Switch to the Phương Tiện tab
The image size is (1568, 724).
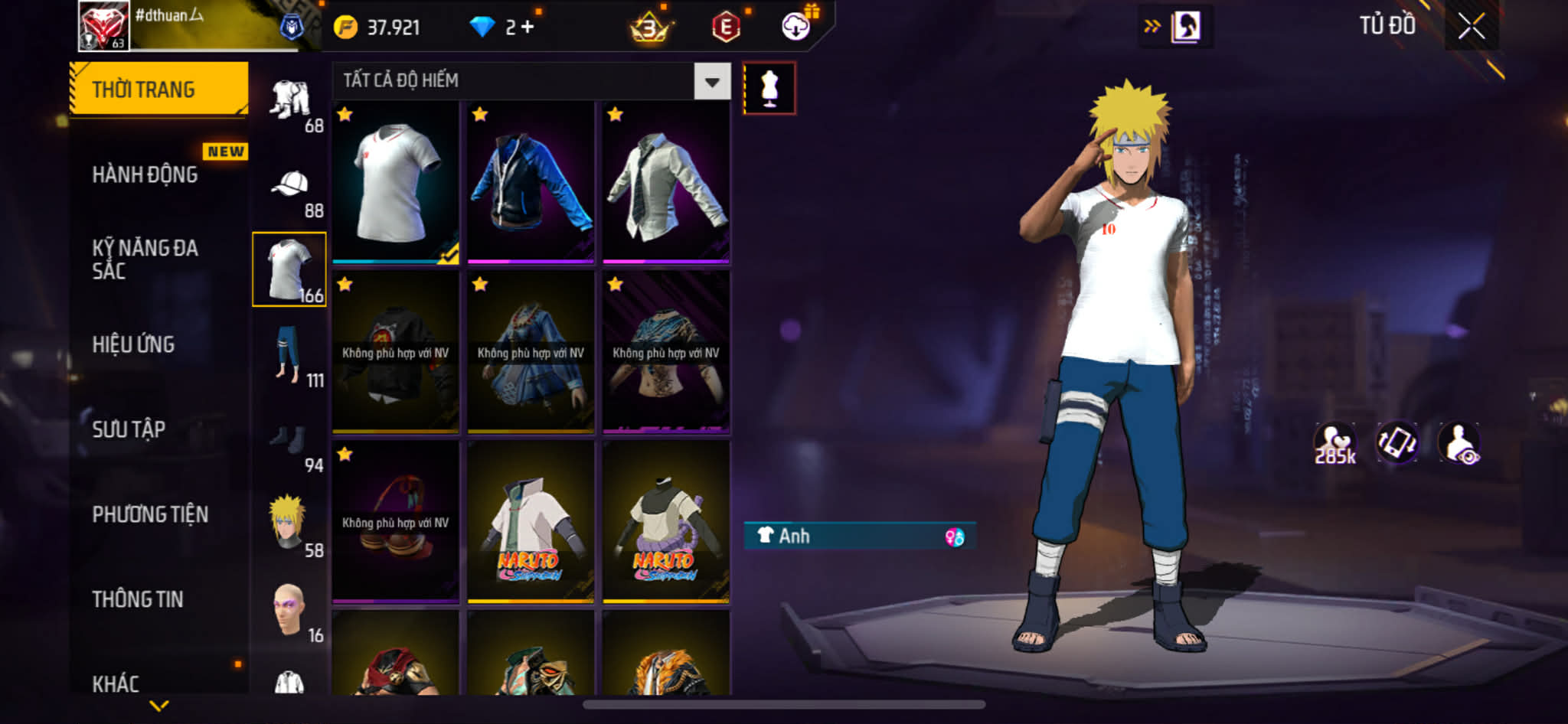pyautogui.click(x=150, y=514)
